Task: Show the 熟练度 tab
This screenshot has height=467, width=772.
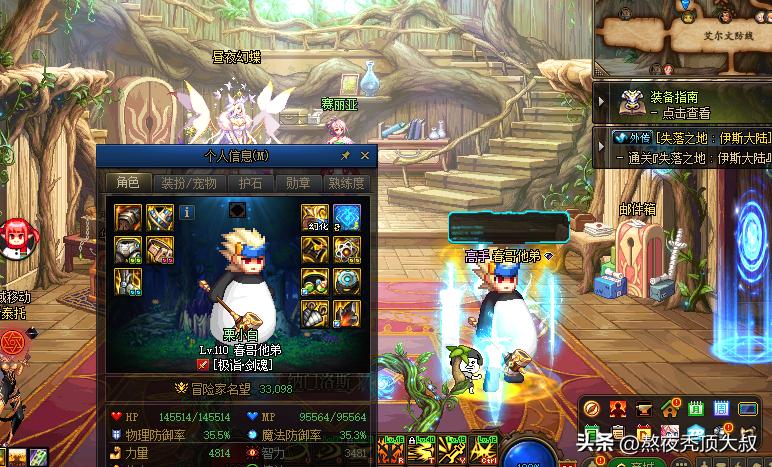Action: click(x=345, y=183)
